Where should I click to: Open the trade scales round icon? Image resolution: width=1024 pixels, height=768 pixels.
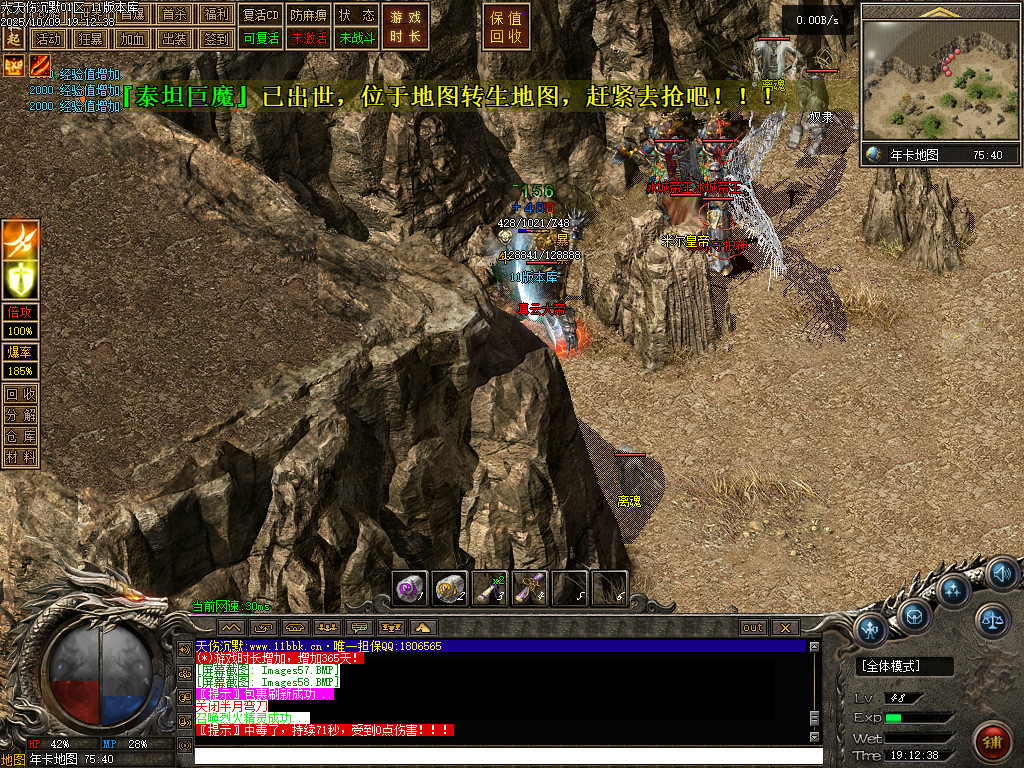993,620
